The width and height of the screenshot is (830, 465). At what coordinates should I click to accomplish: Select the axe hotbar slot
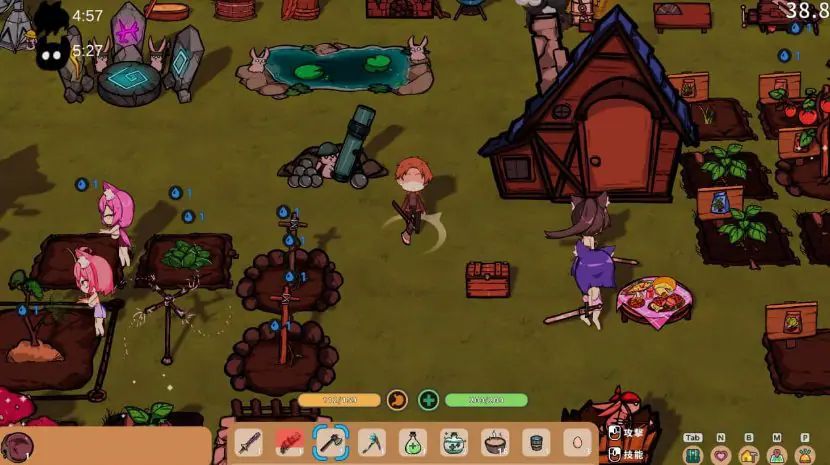330,442
